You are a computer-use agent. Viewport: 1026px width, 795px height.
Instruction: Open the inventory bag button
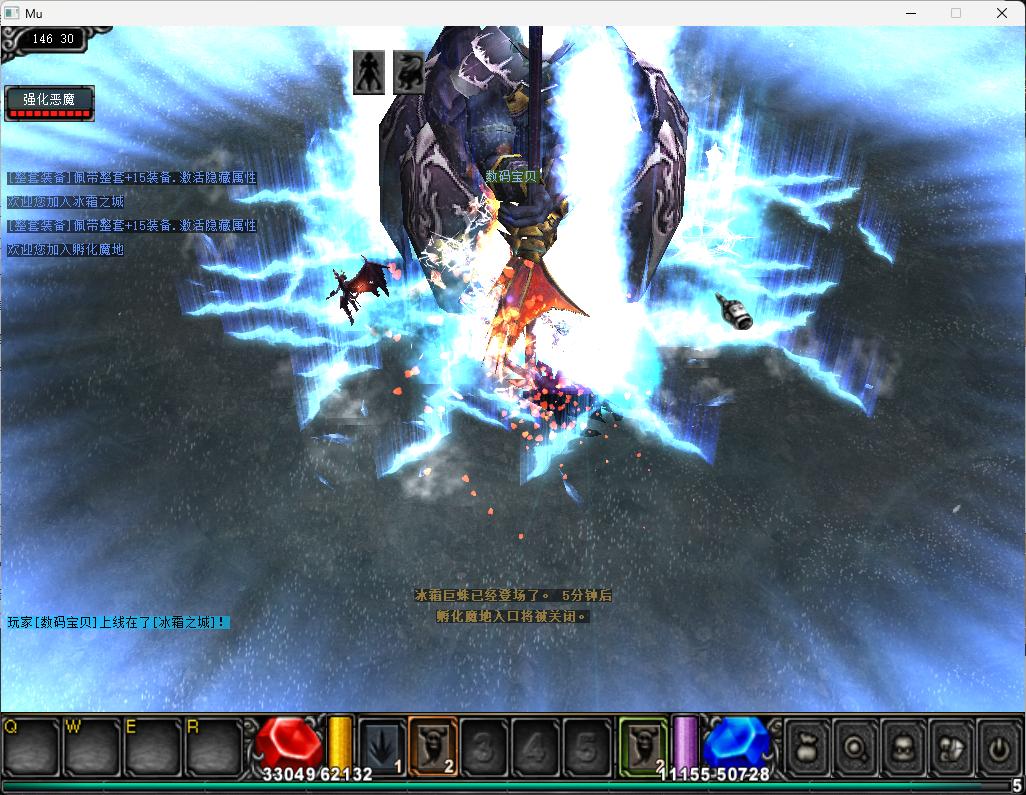tap(808, 746)
